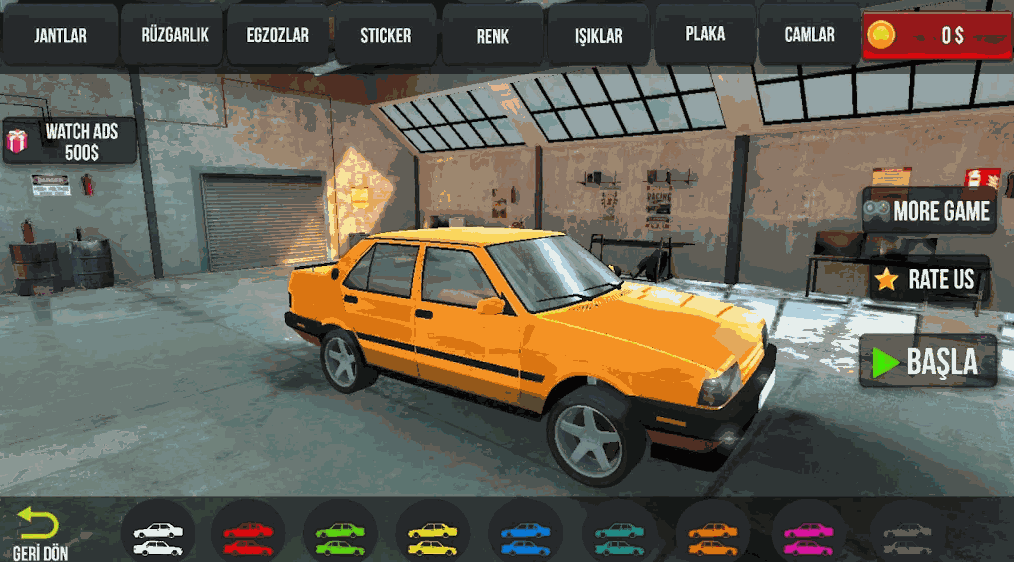Open the CAMLAR windows category
Image resolution: width=1014 pixels, height=562 pixels.
point(809,35)
